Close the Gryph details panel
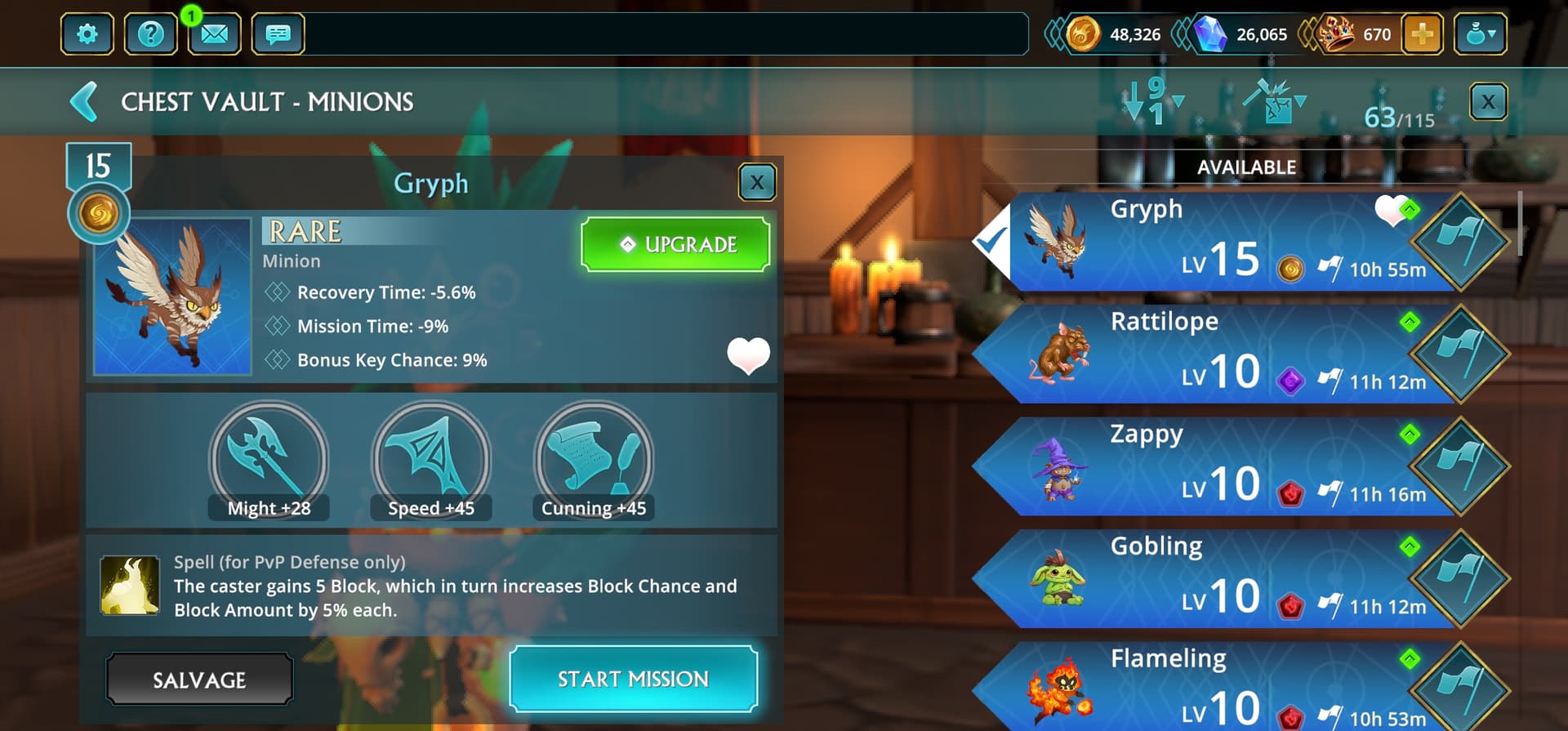The height and width of the screenshot is (731, 1568). 757,182
